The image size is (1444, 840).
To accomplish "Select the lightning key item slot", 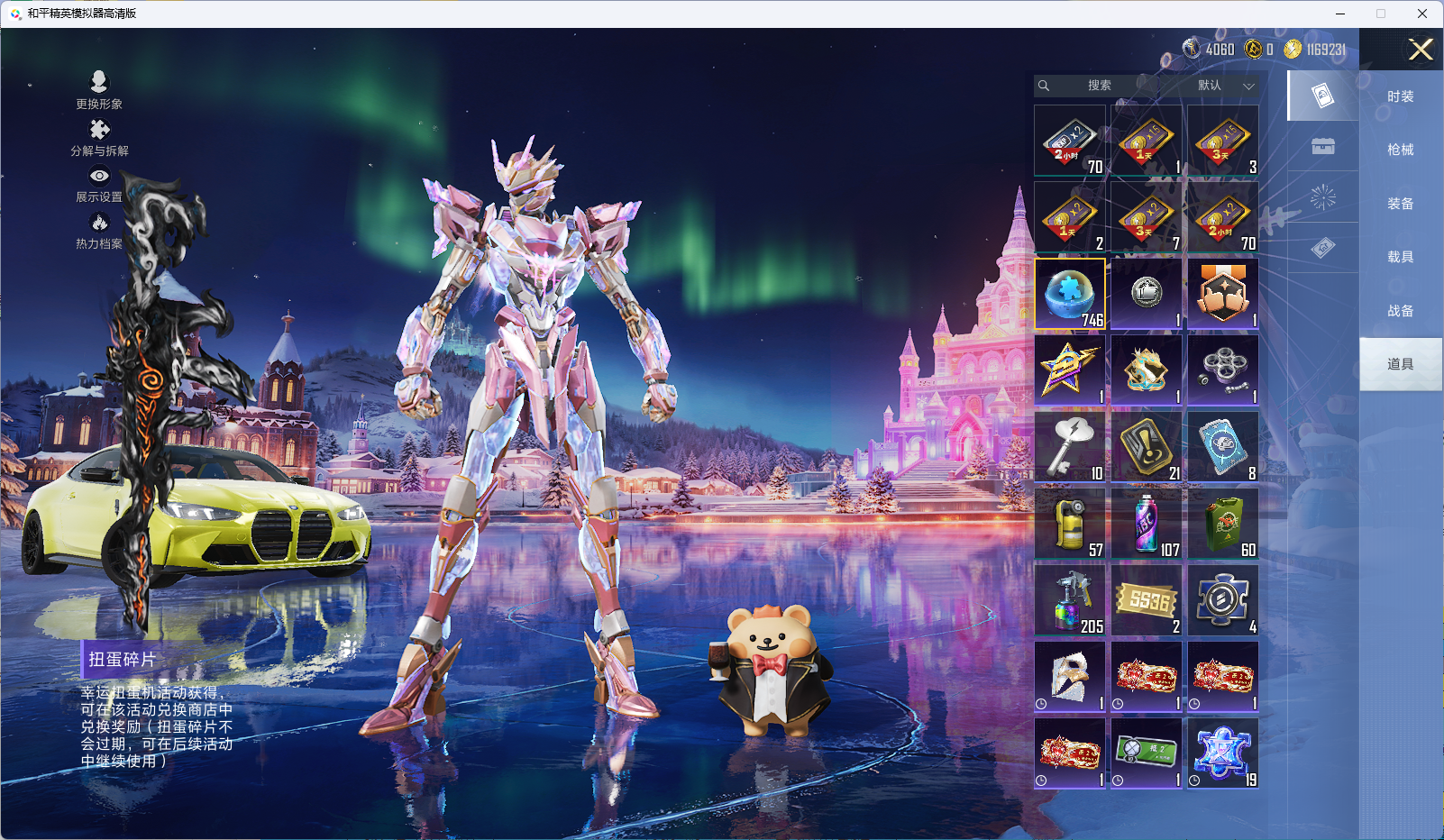I will 1070,447.
